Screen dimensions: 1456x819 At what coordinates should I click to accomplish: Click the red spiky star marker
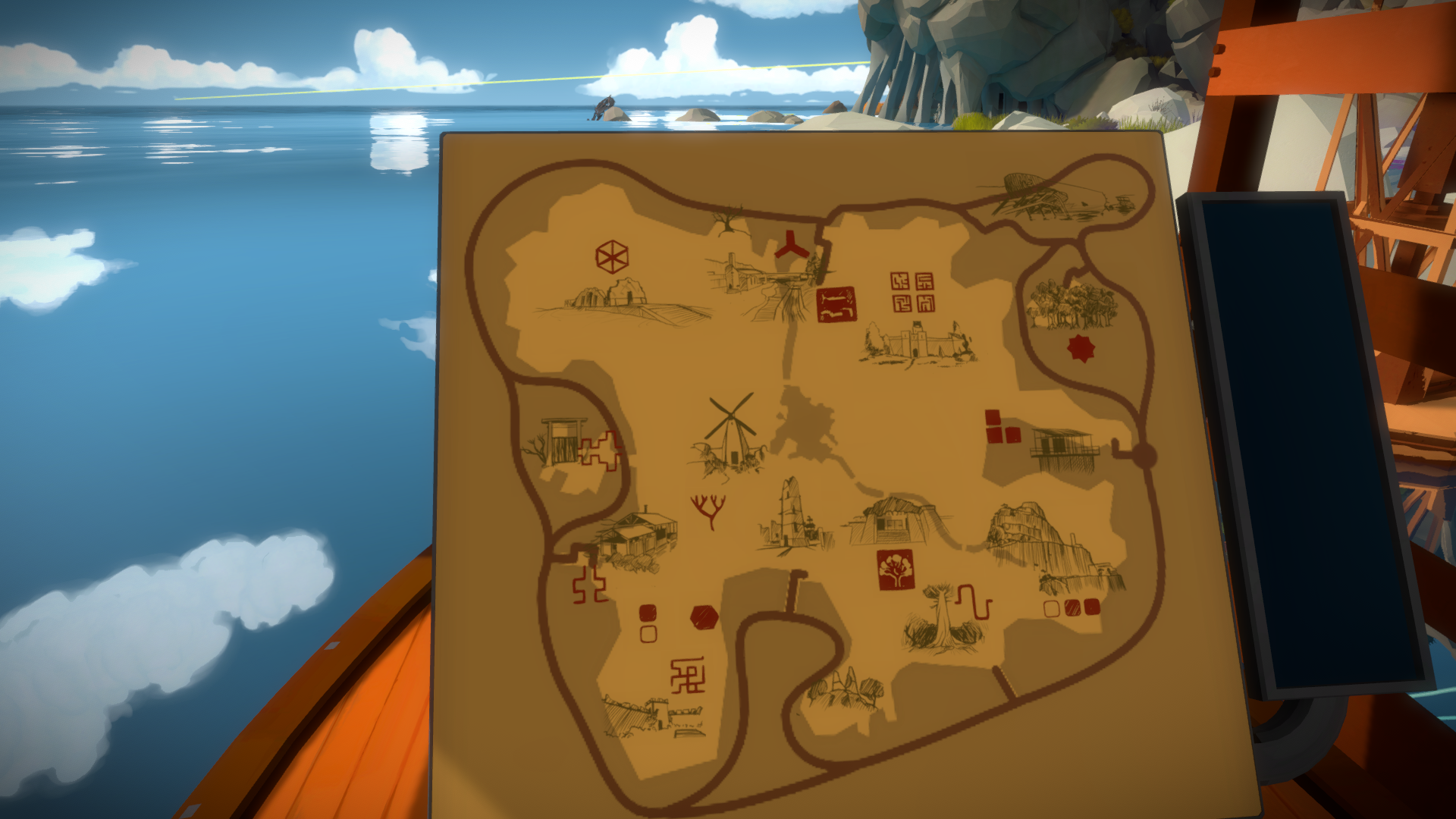click(x=1081, y=348)
